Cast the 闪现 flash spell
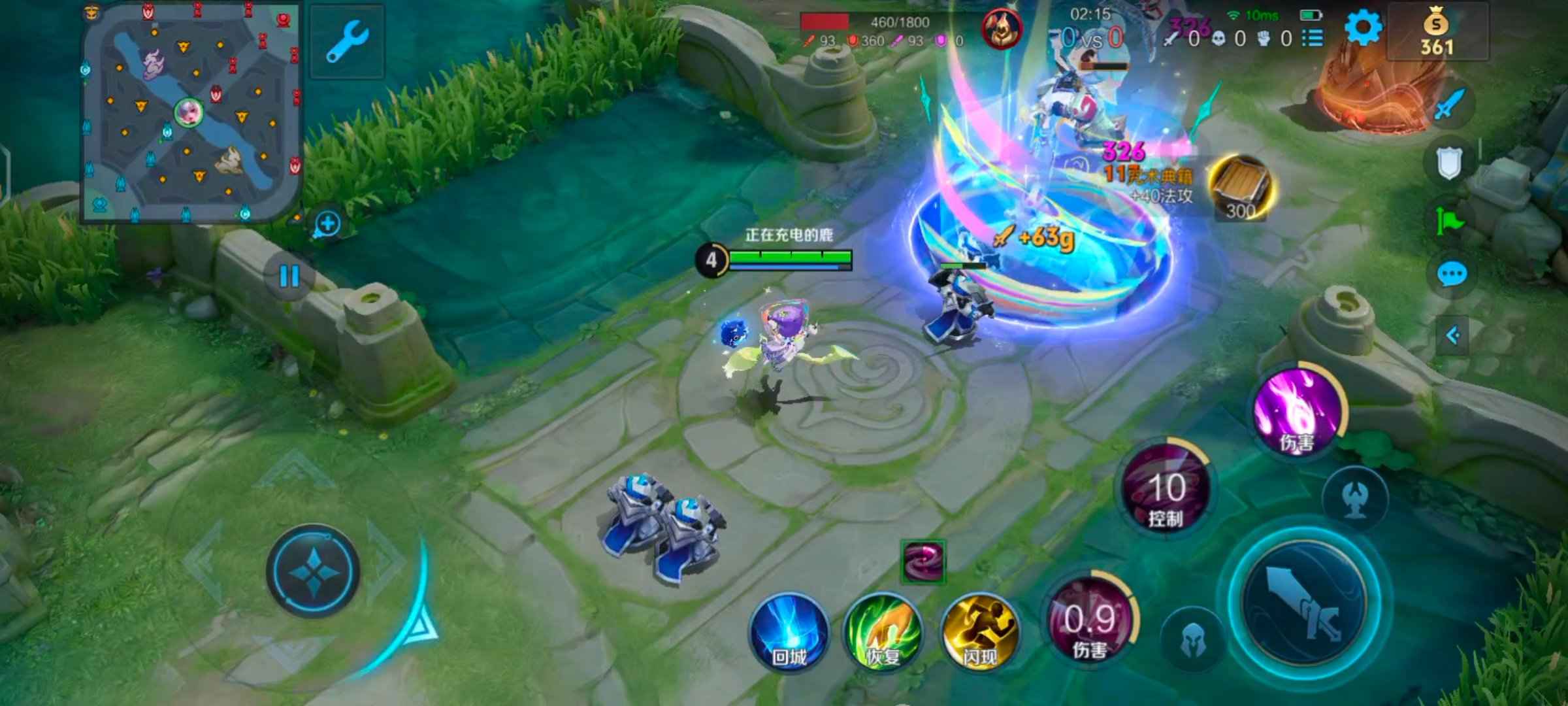The image size is (1568, 706). [x=979, y=633]
